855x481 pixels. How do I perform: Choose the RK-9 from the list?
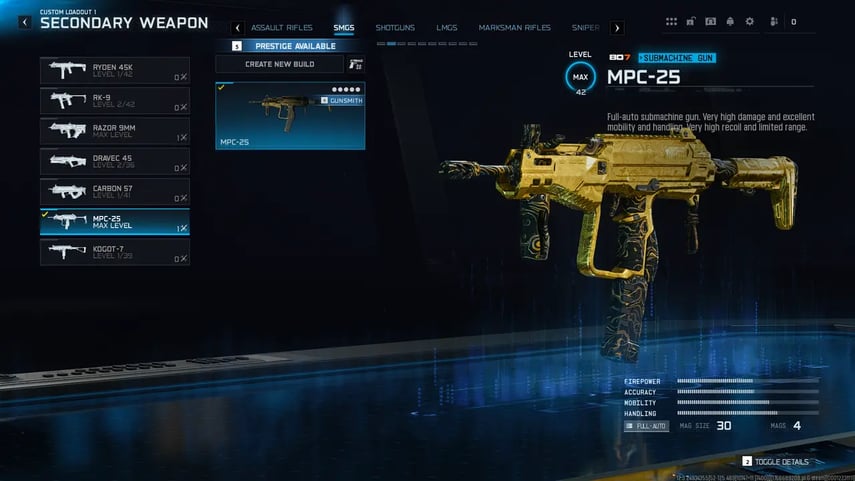click(114, 101)
